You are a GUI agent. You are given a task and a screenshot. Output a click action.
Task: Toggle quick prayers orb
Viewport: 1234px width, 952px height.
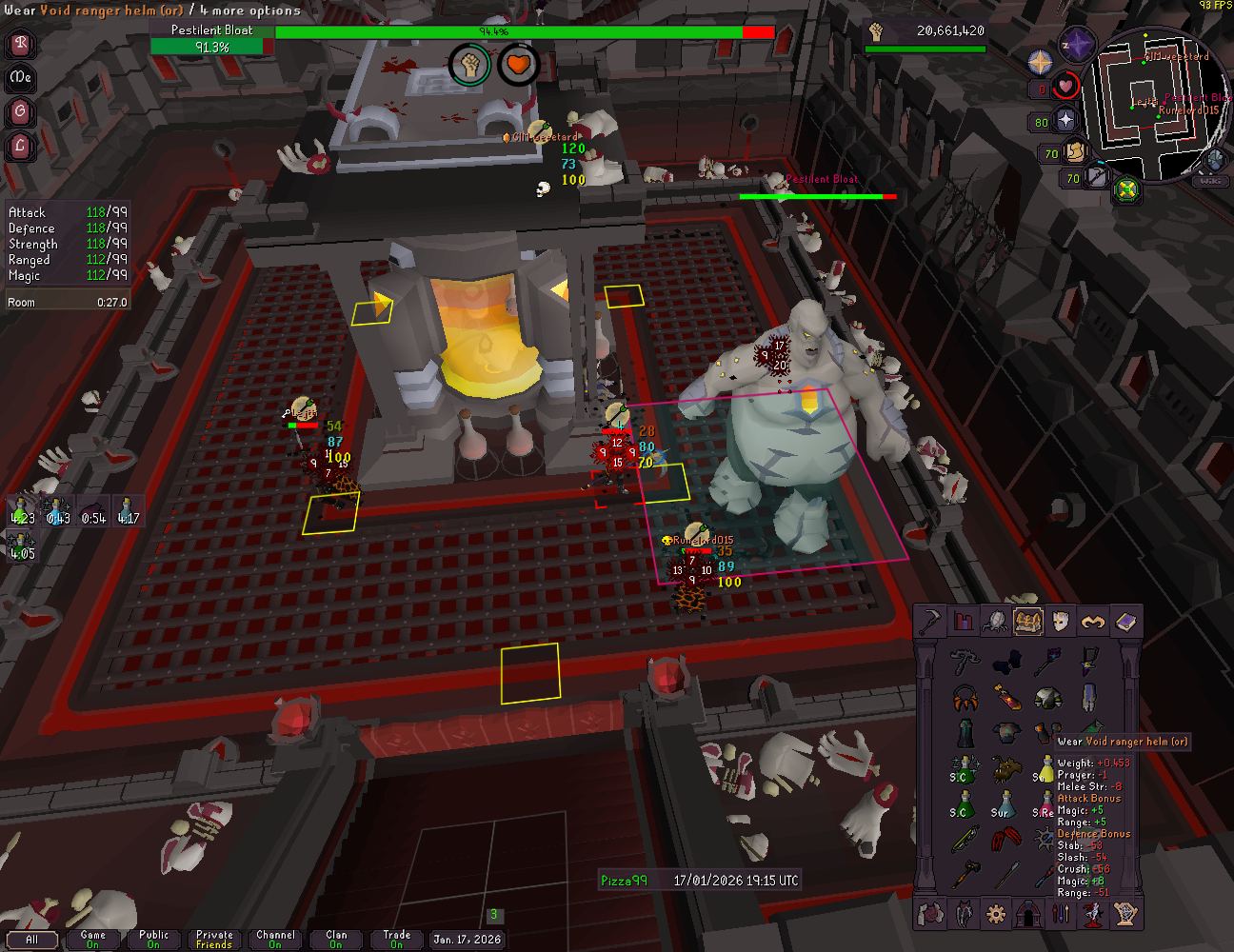[x=1065, y=121]
